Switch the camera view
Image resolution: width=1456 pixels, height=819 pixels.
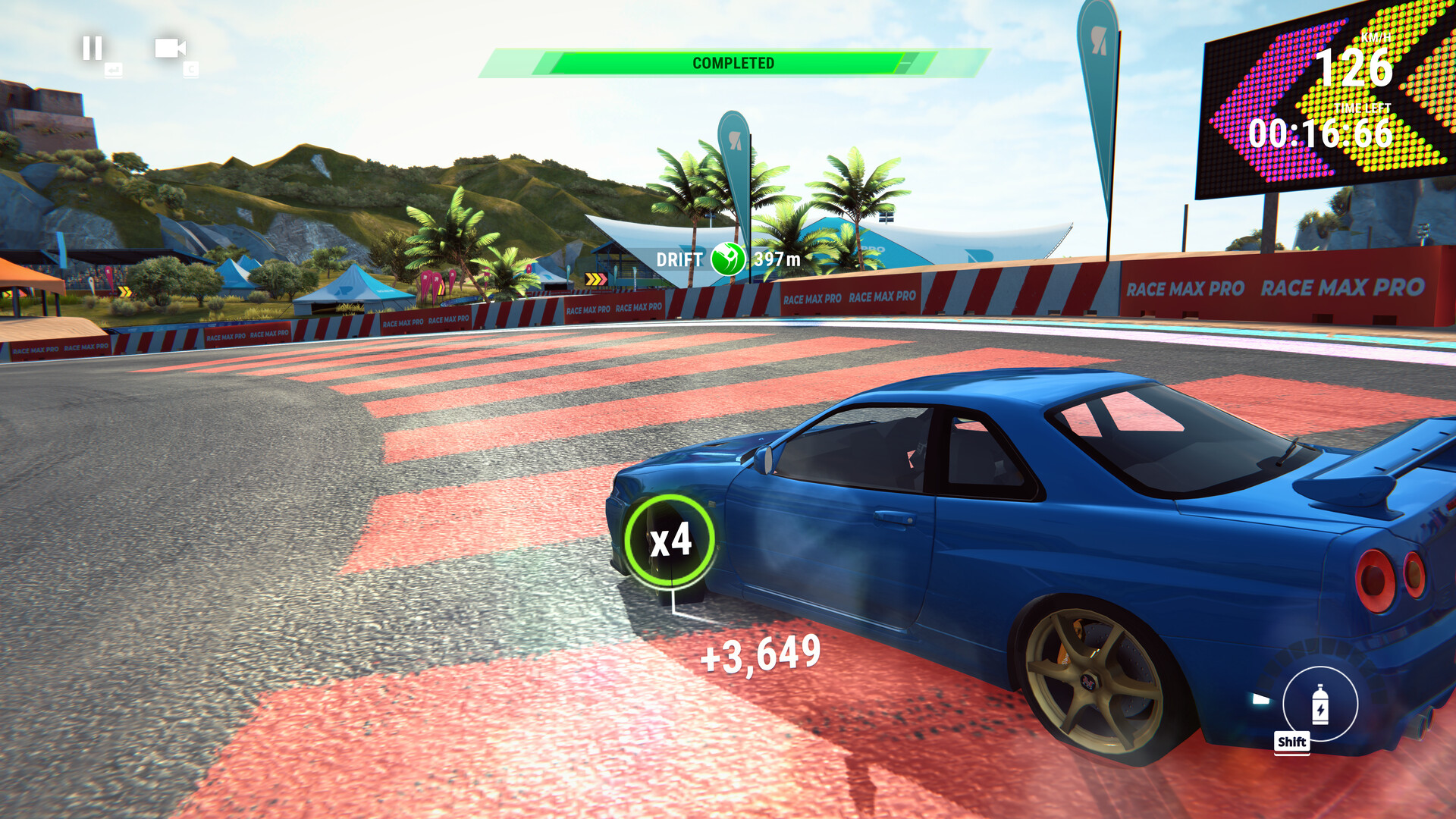pyautogui.click(x=170, y=49)
